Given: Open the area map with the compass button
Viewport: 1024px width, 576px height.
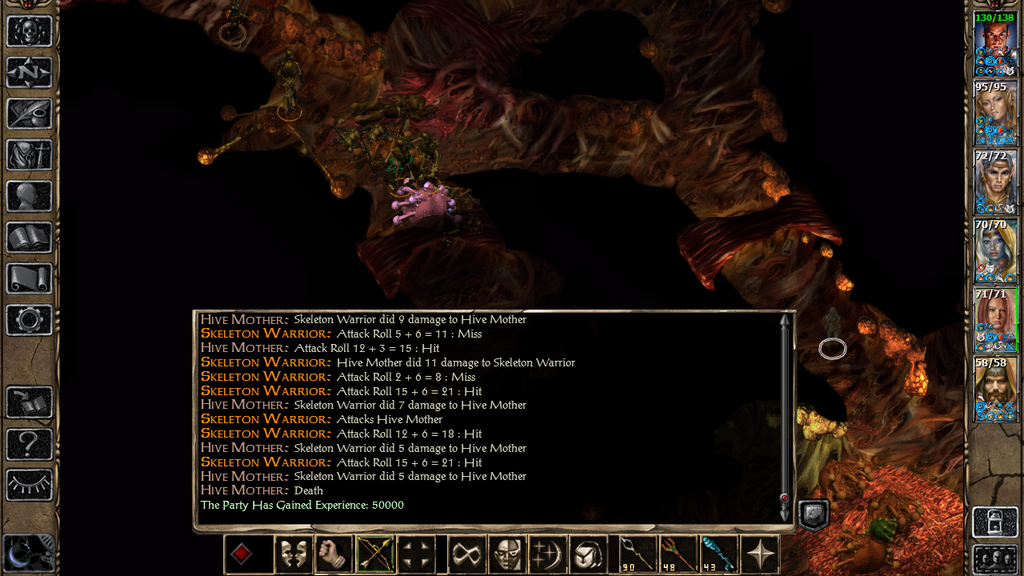Looking at the screenshot, I should pos(29,72).
